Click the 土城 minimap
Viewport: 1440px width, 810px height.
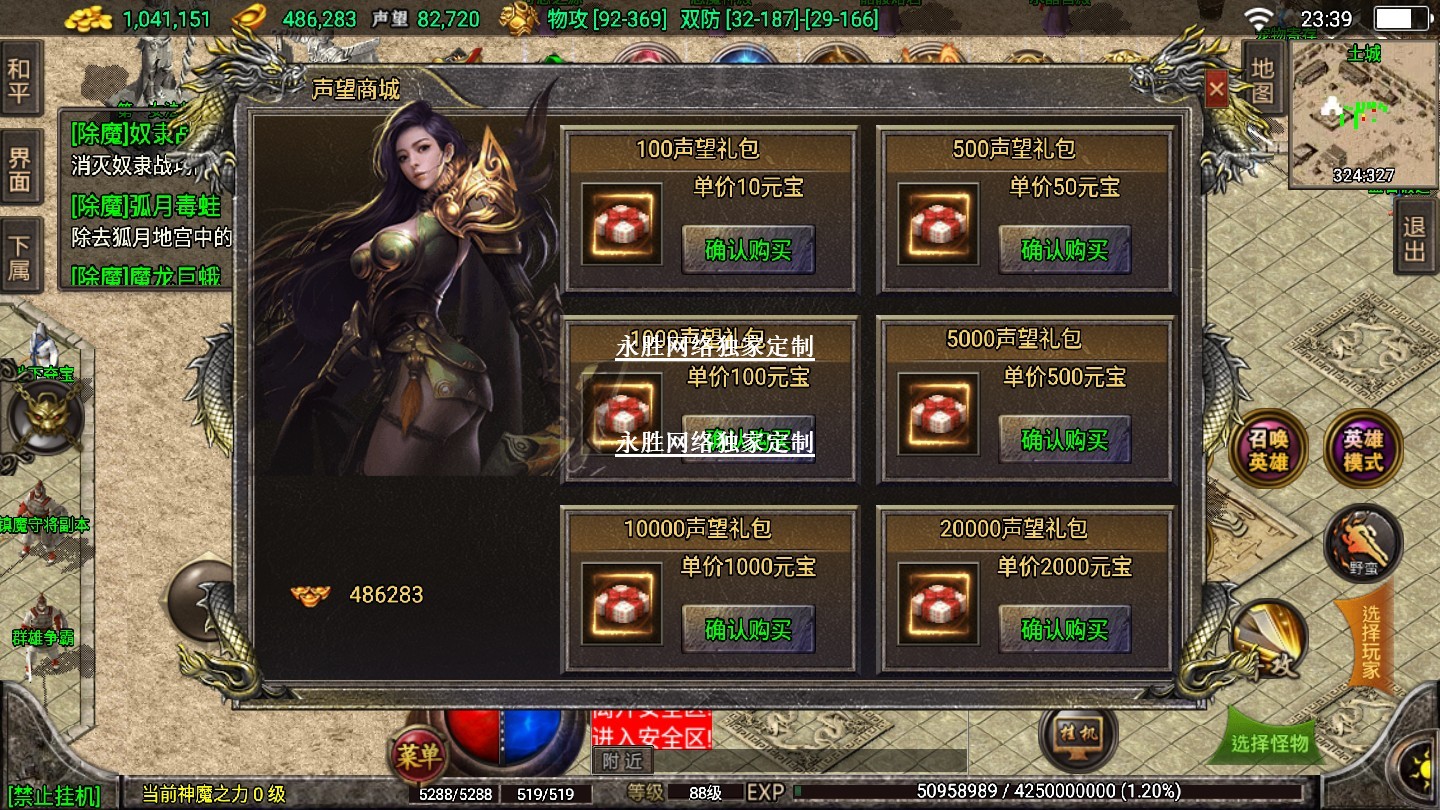(x=1364, y=114)
